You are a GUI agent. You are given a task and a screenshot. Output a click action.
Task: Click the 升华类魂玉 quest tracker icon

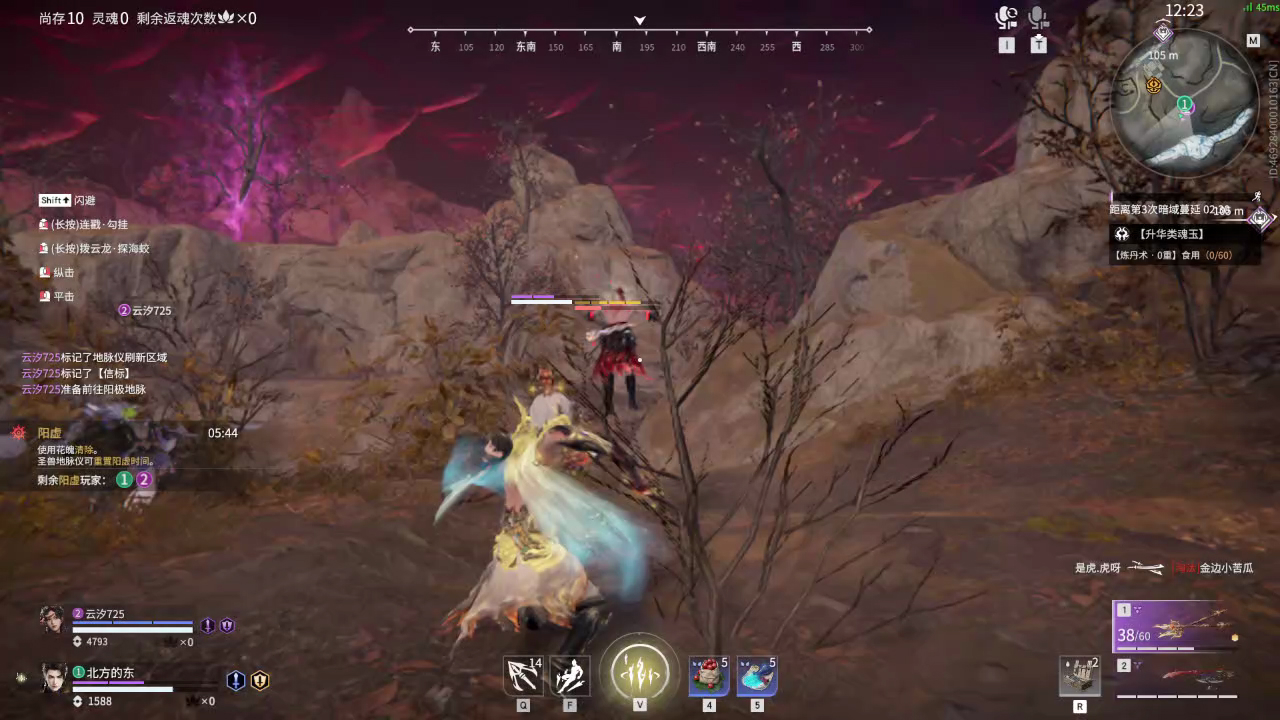[1124, 233]
